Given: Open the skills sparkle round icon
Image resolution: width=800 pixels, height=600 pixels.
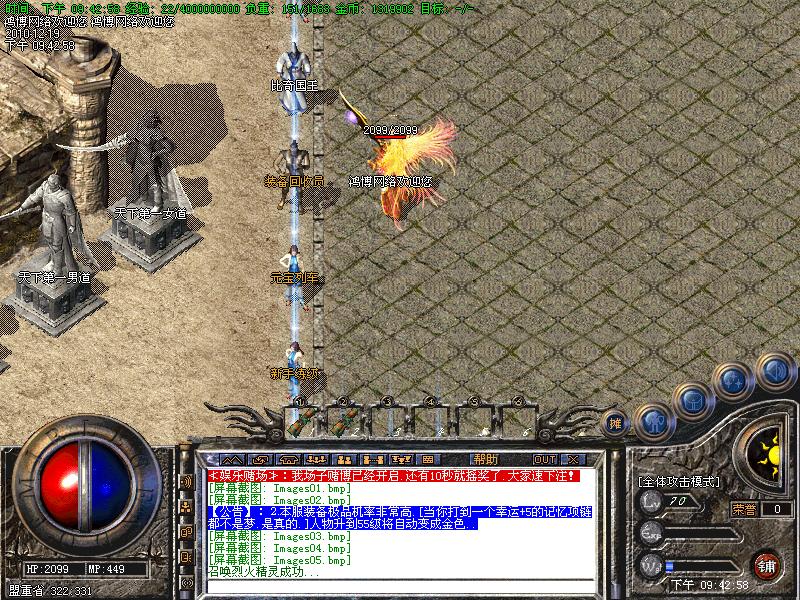Looking at the screenshot, I should (x=735, y=380).
